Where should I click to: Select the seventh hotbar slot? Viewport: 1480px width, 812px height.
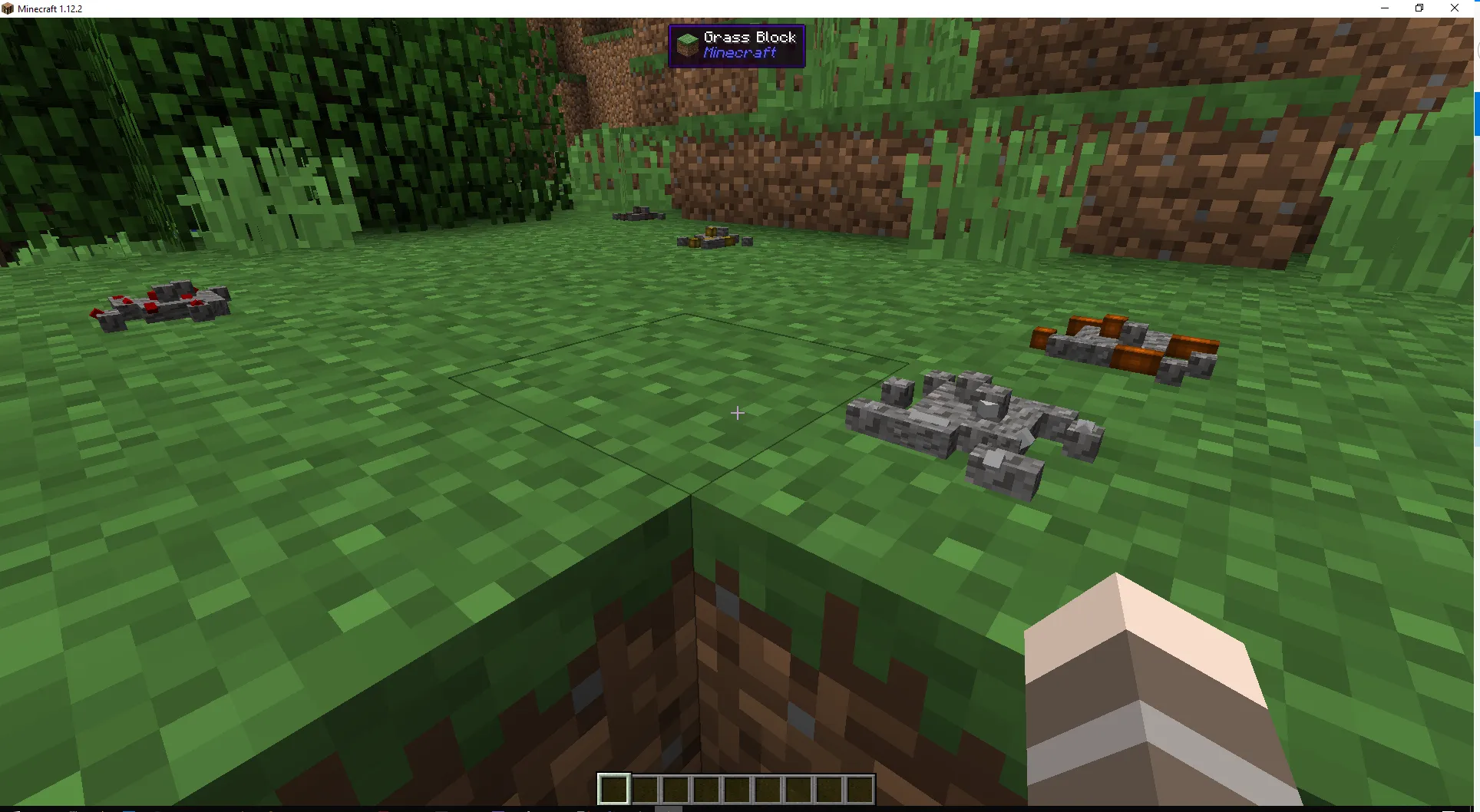click(x=798, y=789)
